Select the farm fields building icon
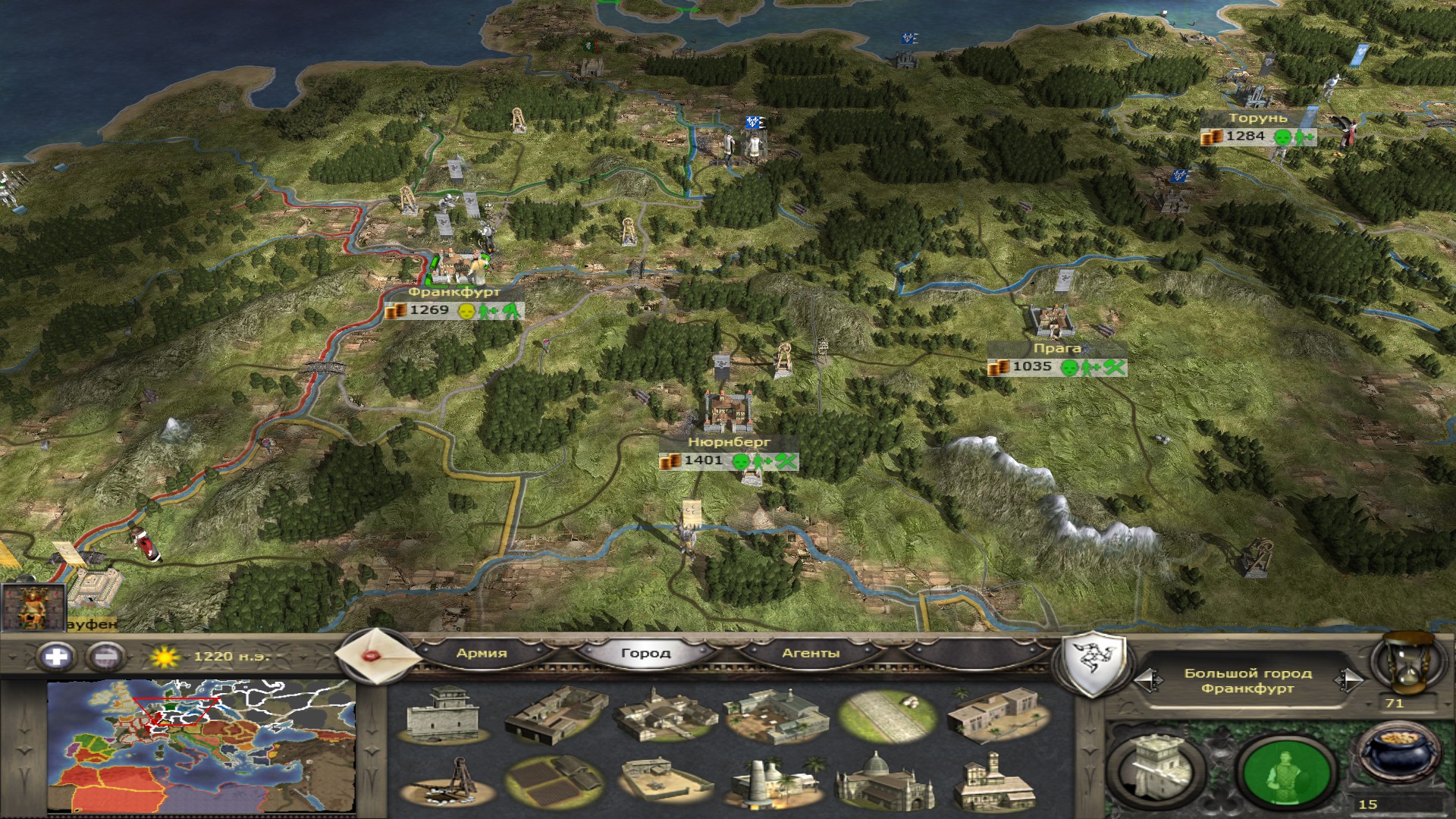Viewport: 1456px width, 819px height. click(x=554, y=783)
